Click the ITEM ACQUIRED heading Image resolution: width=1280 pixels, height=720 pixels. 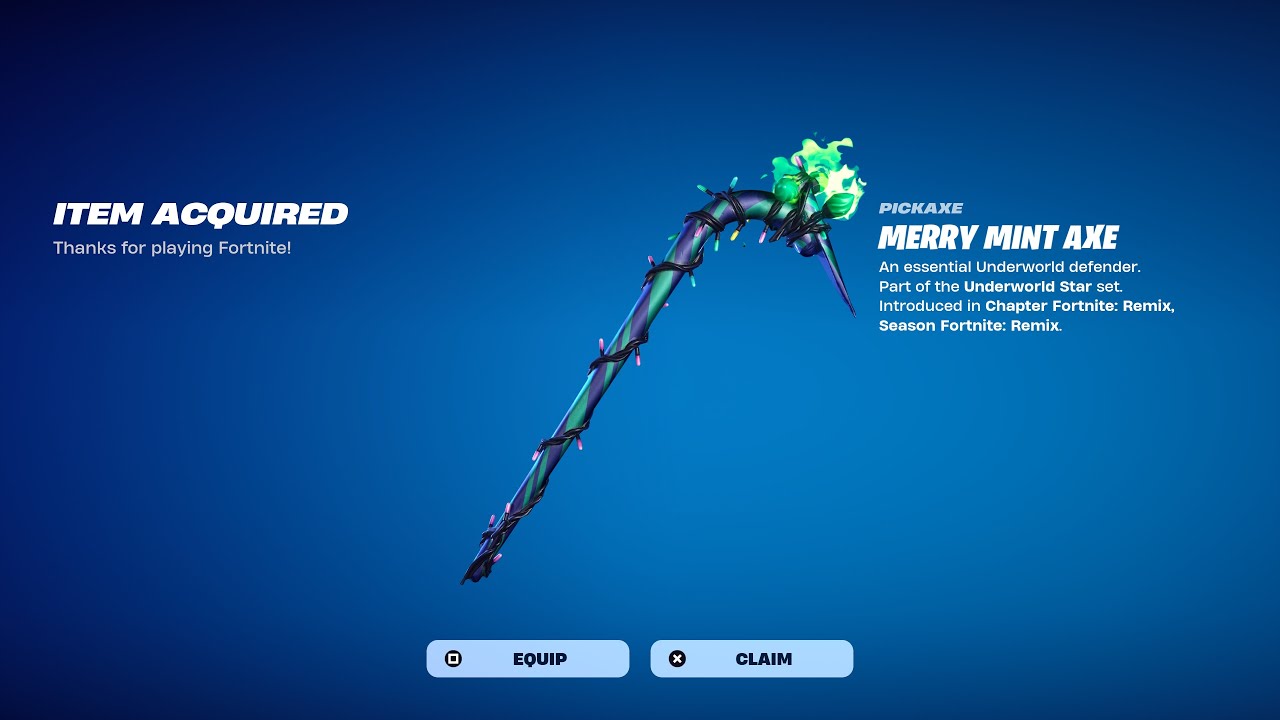point(200,213)
